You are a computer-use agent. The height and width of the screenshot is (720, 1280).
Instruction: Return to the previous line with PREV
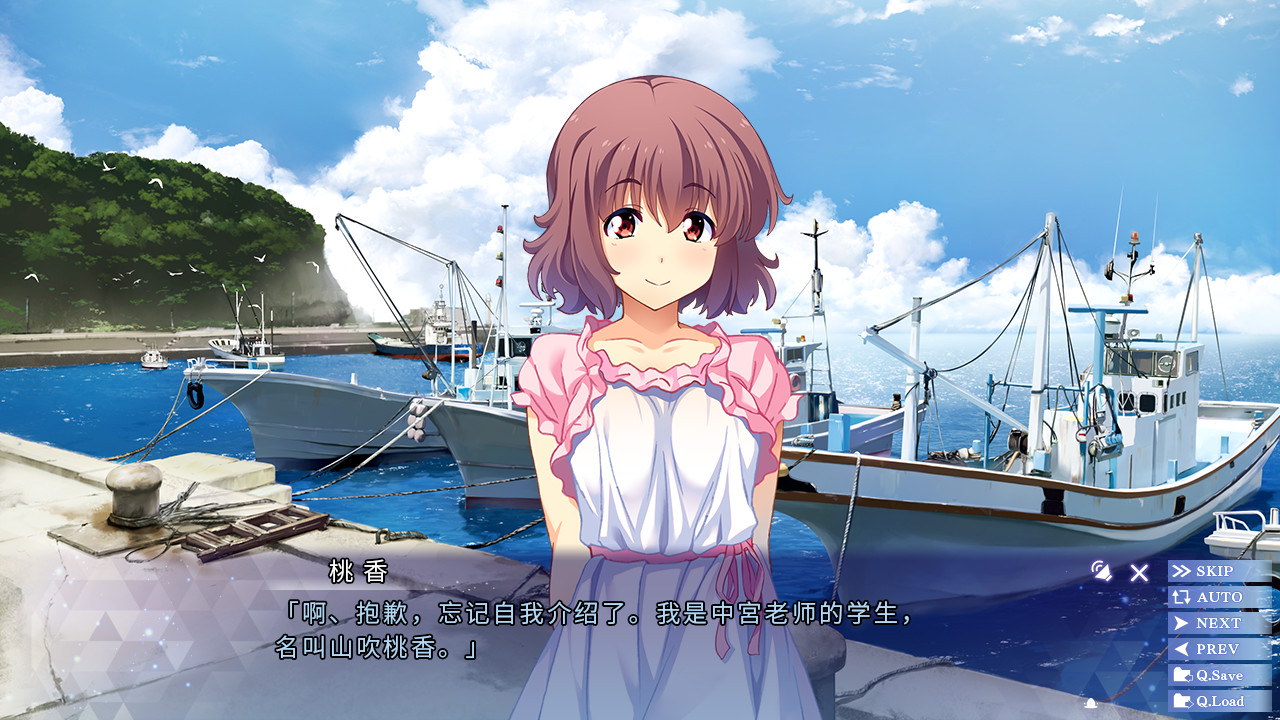(1214, 648)
